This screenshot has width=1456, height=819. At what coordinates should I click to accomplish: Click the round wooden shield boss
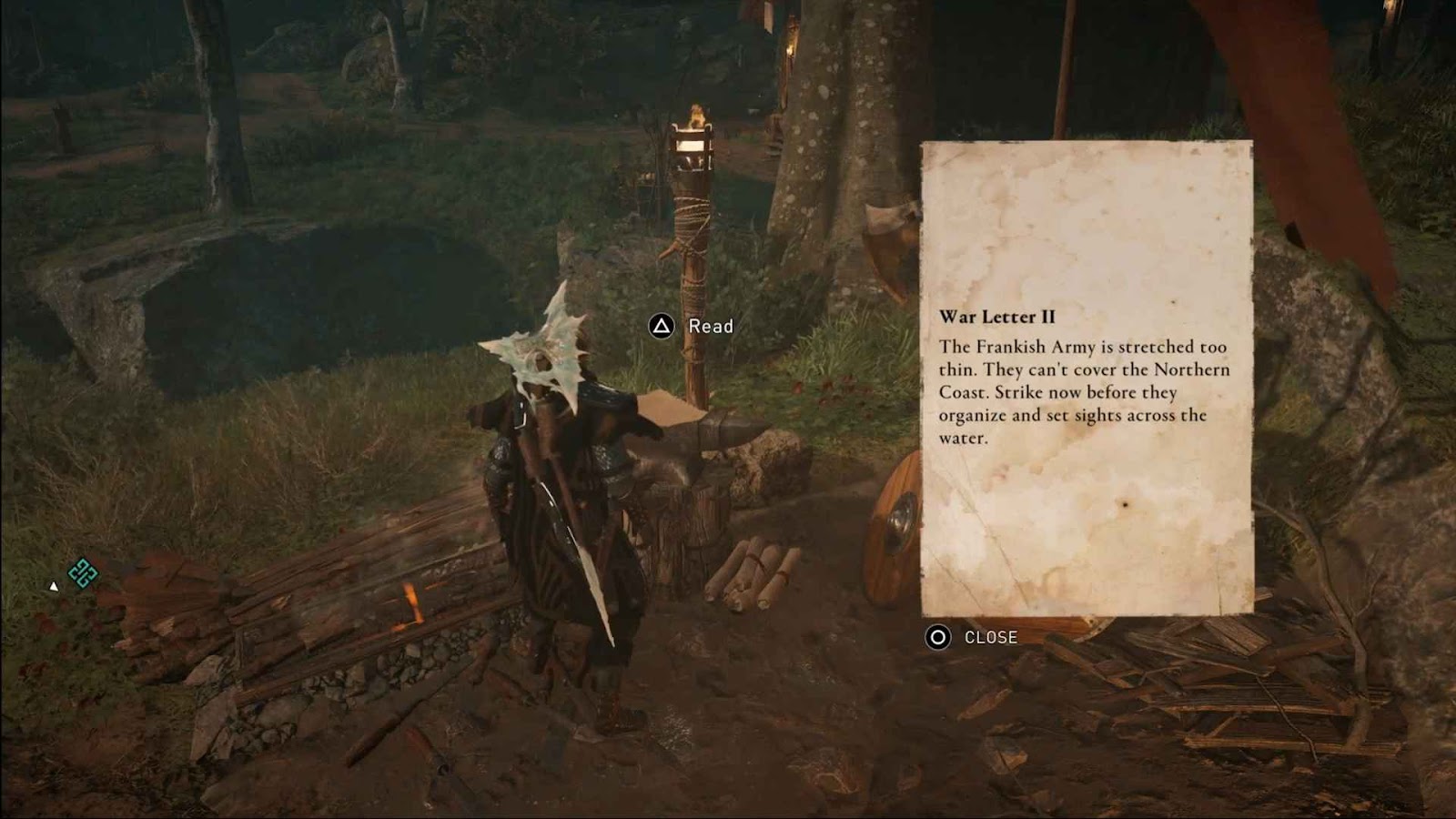click(901, 519)
